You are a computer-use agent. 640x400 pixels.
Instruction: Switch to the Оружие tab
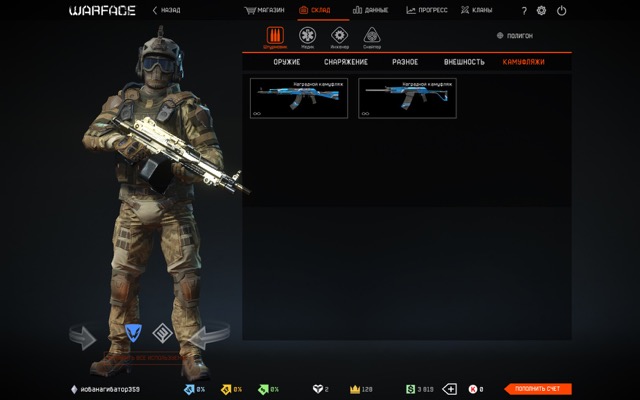287,62
